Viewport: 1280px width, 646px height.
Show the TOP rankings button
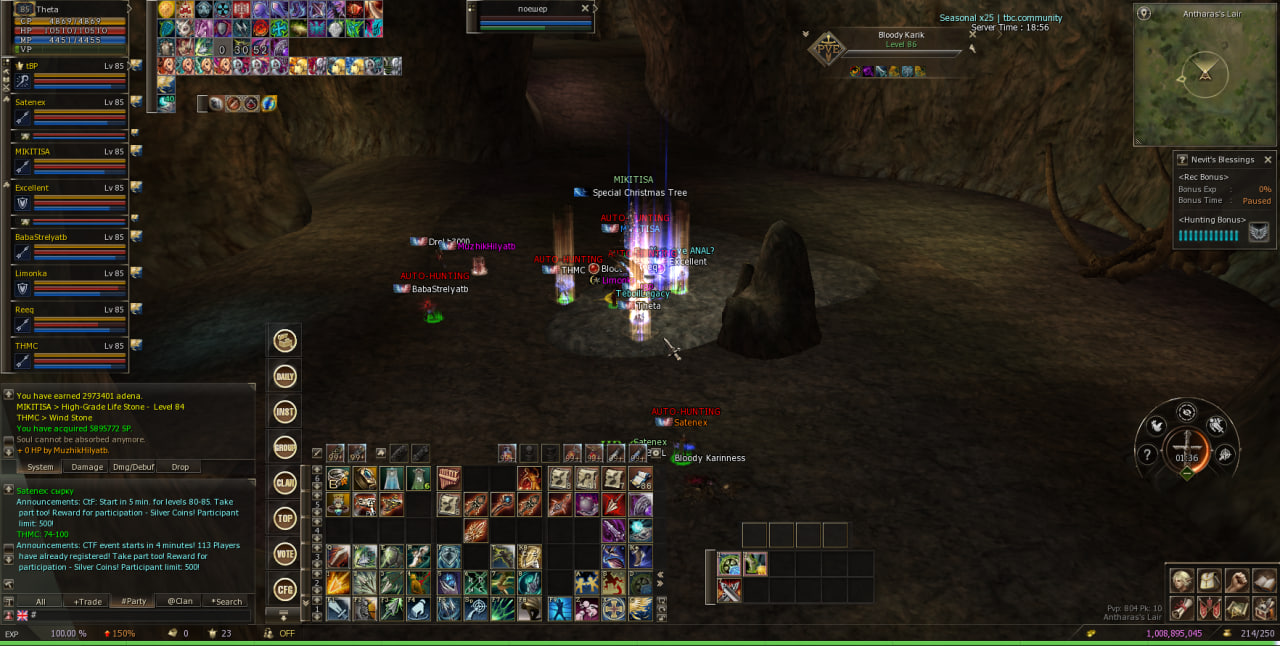point(285,518)
